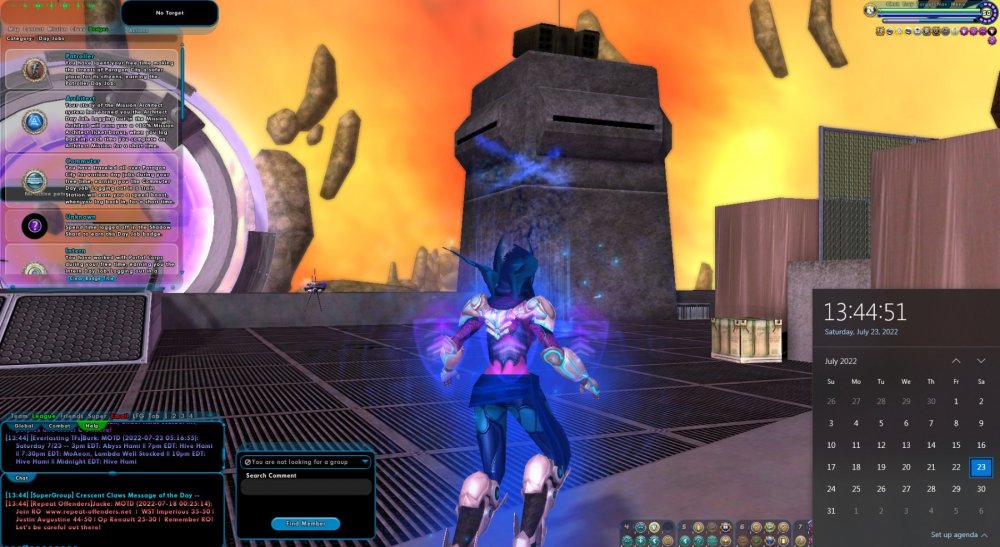
Task: Select the No Target window
Action: tap(169, 13)
